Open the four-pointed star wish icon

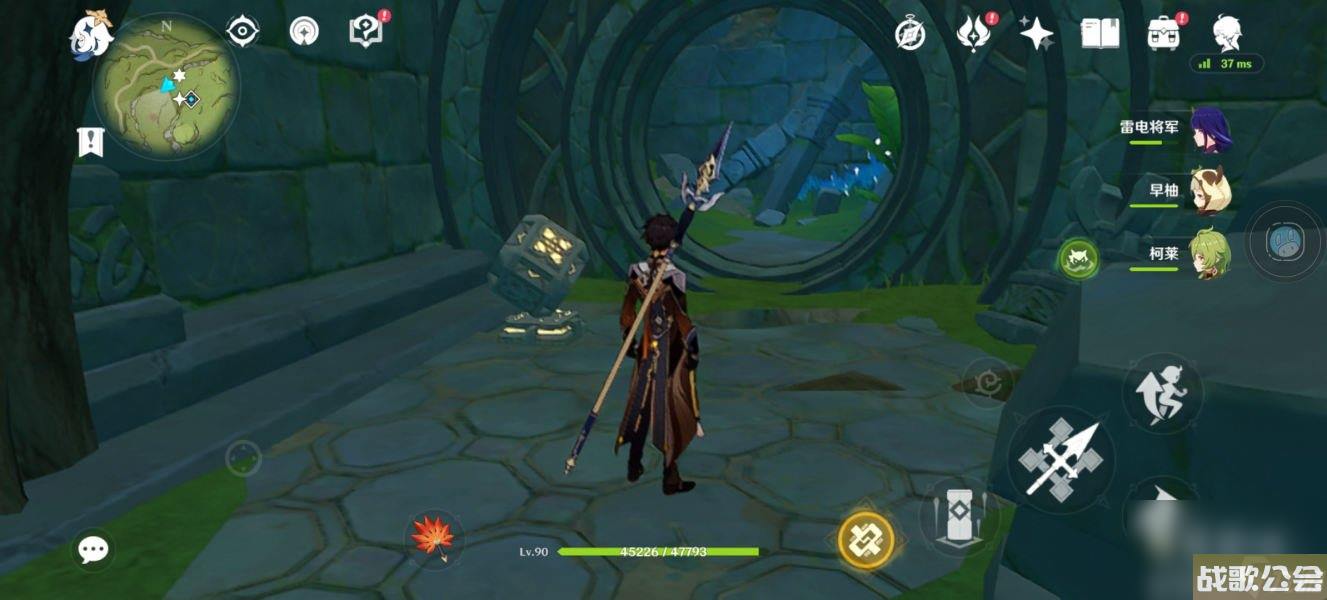click(1036, 34)
